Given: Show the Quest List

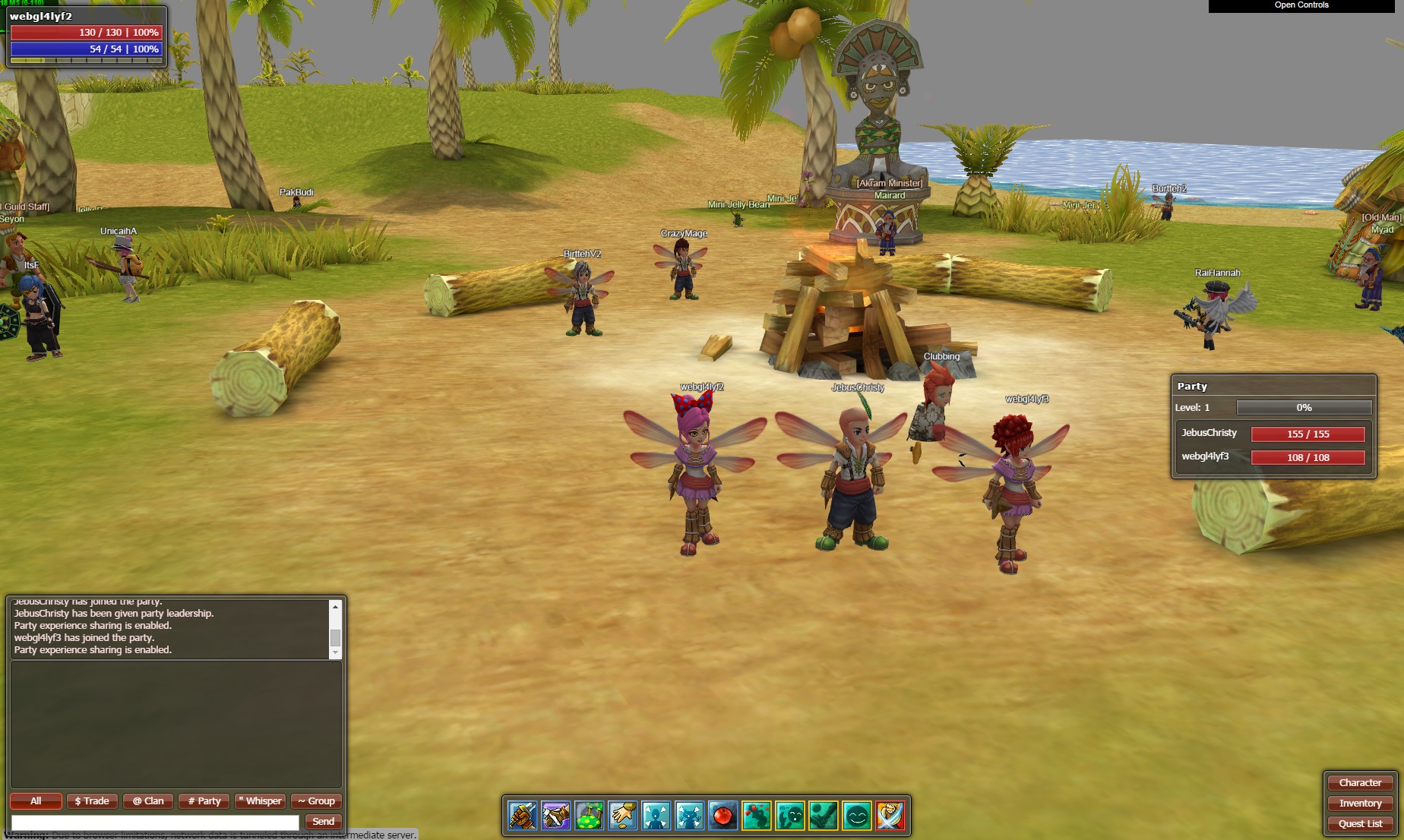Looking at the screenshot, I should click(x=1360, y=824).
